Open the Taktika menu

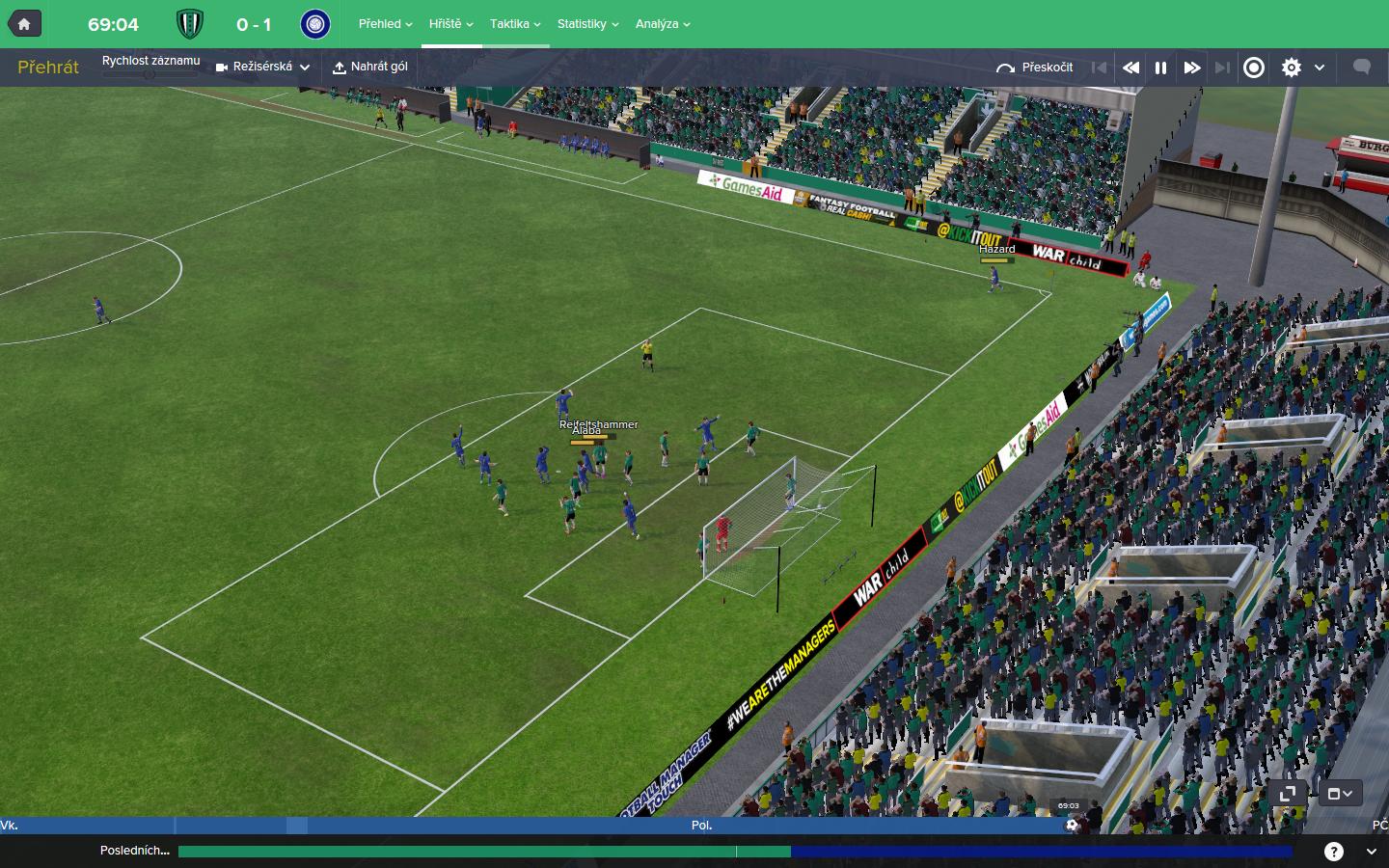click(x=515, y=24)
